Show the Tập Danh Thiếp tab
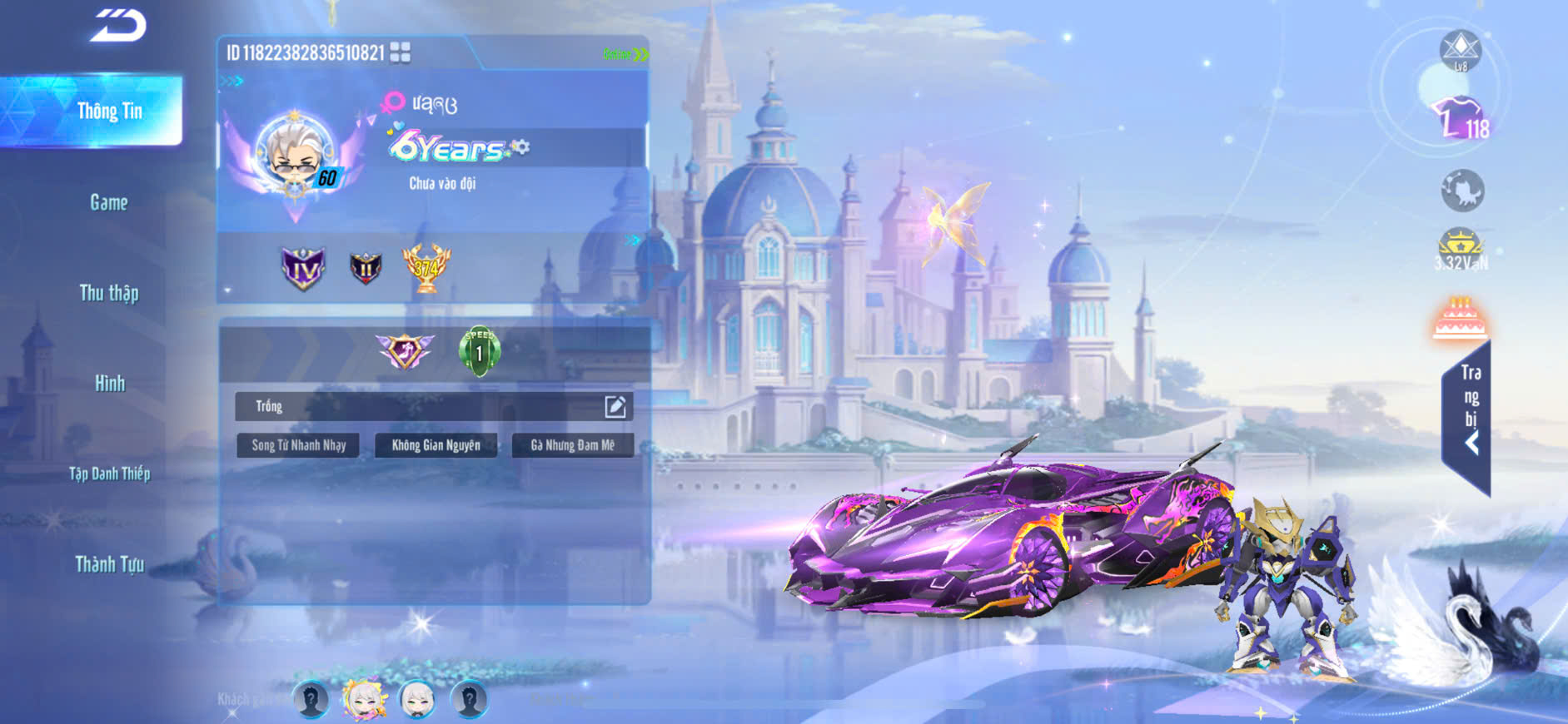The width and height of the screenshot is (1568, 724). [x=109, y=474]
